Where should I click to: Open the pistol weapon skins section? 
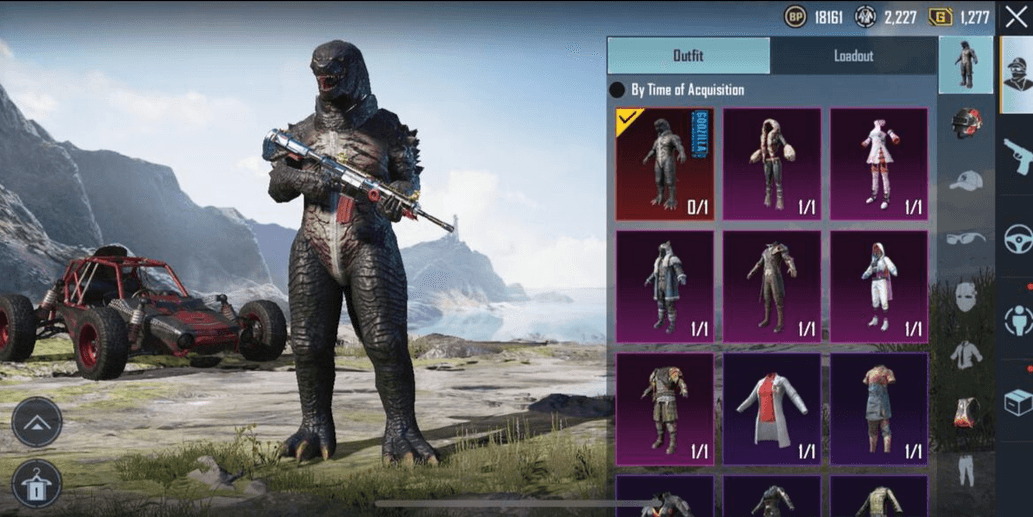(x=1017, y=156)
